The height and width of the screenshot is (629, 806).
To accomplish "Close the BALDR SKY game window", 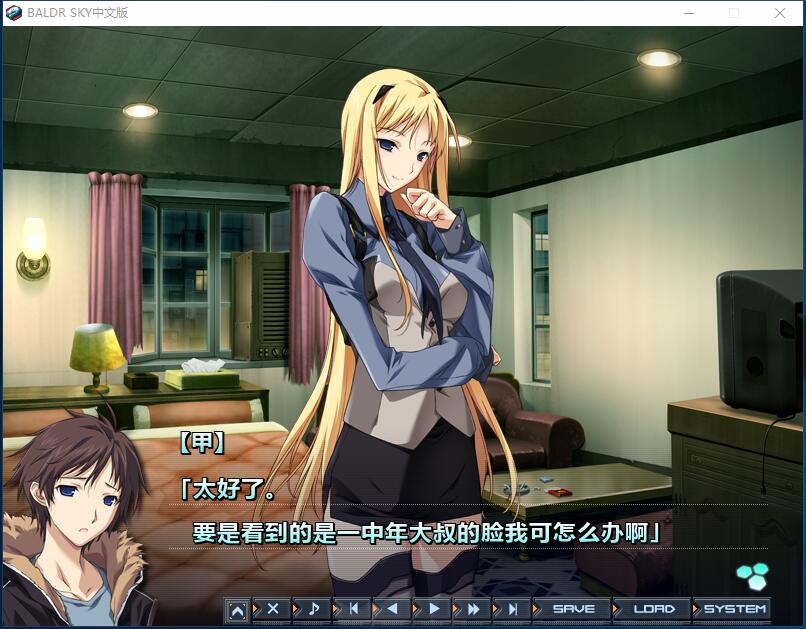I will coord(780,13).
